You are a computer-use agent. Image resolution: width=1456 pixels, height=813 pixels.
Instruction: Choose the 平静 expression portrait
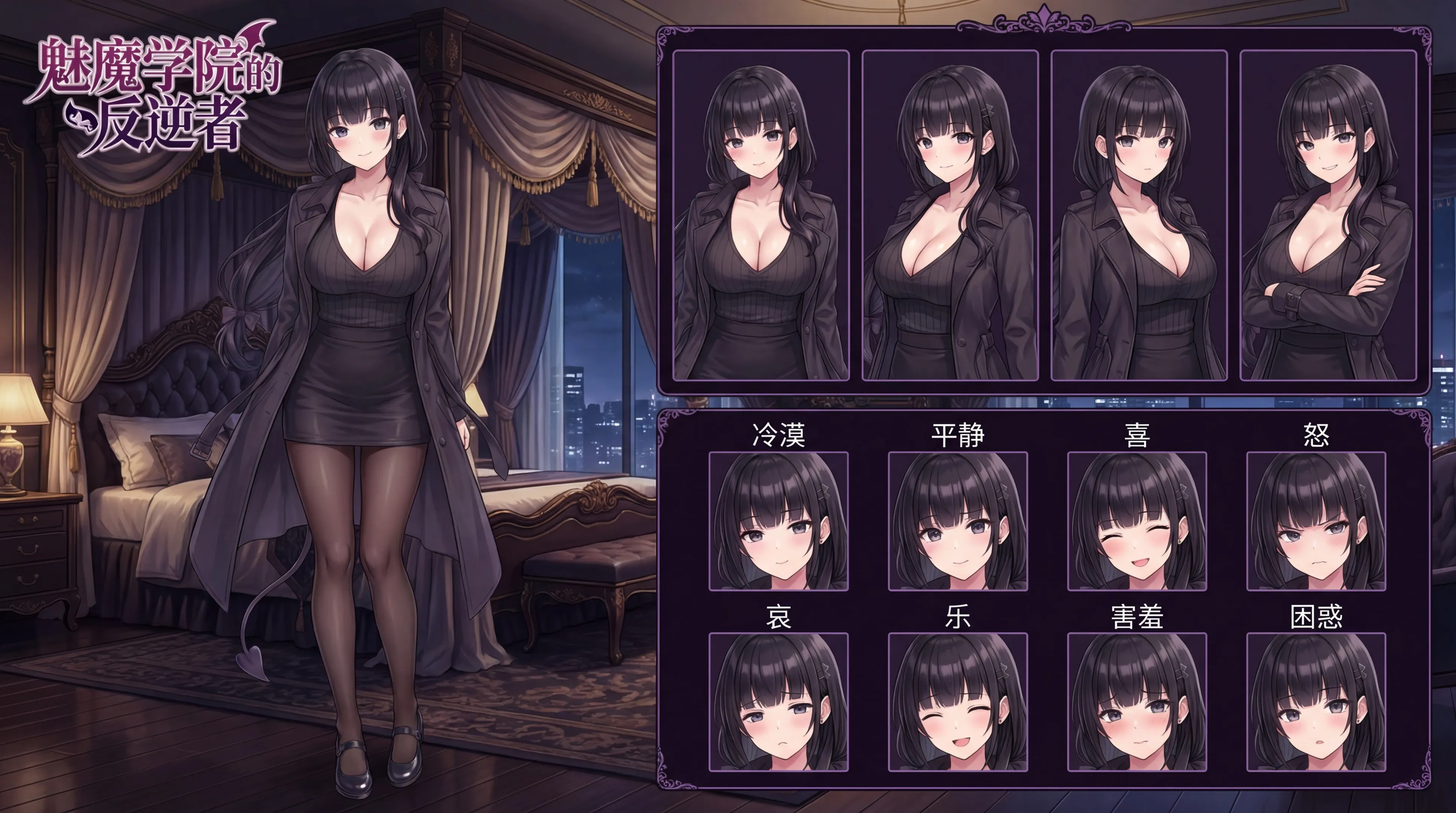click(957, 521)
